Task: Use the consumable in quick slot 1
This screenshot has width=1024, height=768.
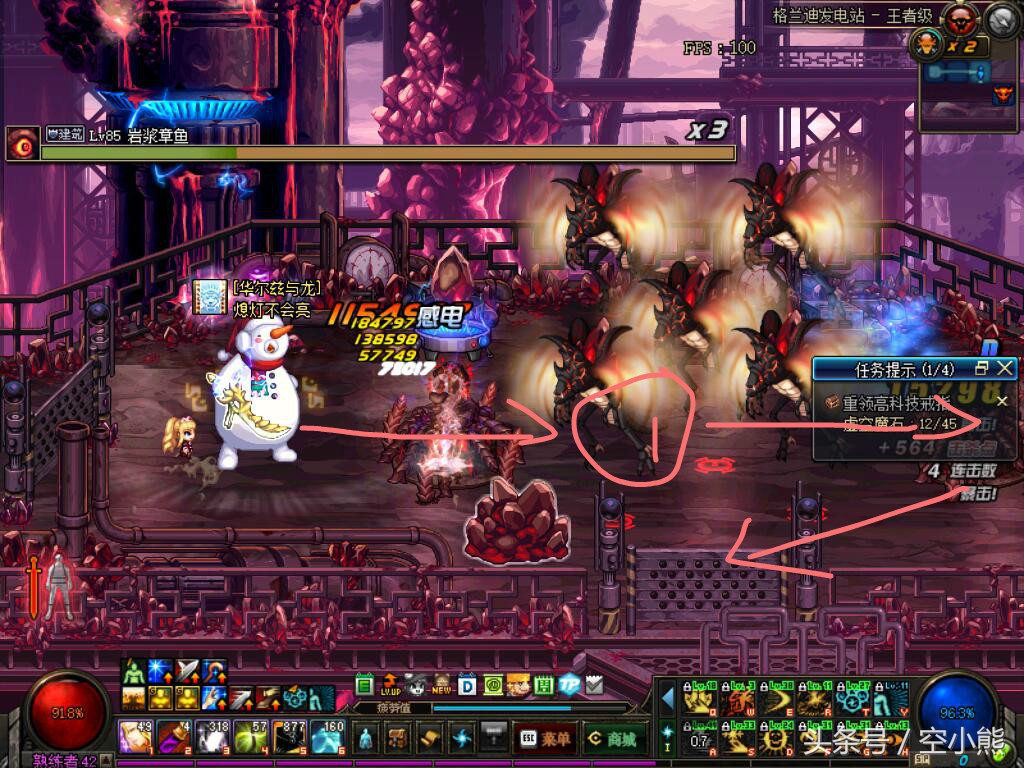Action: [135, 737]
